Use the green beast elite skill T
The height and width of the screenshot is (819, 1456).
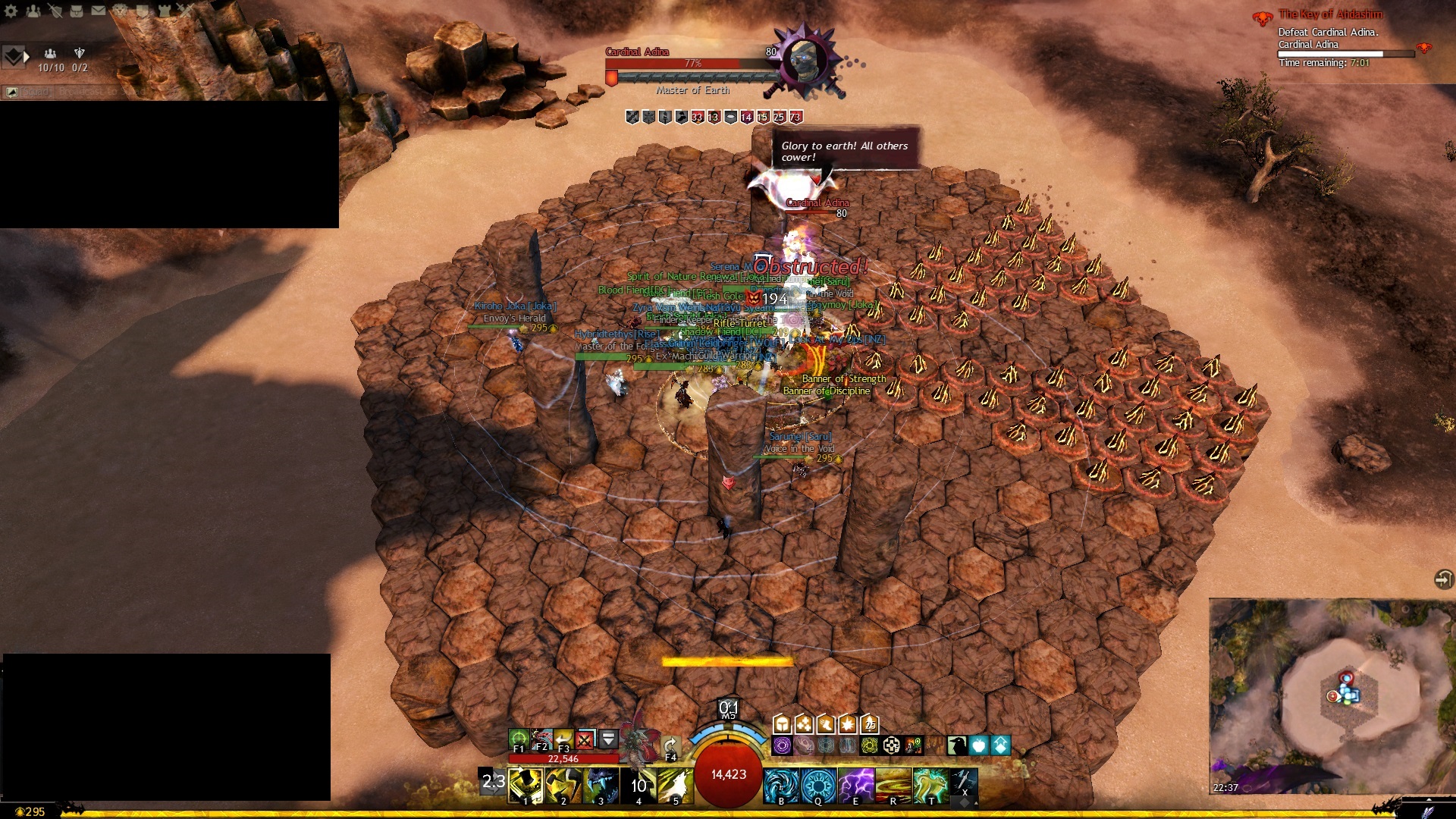(x=930, y=785)
